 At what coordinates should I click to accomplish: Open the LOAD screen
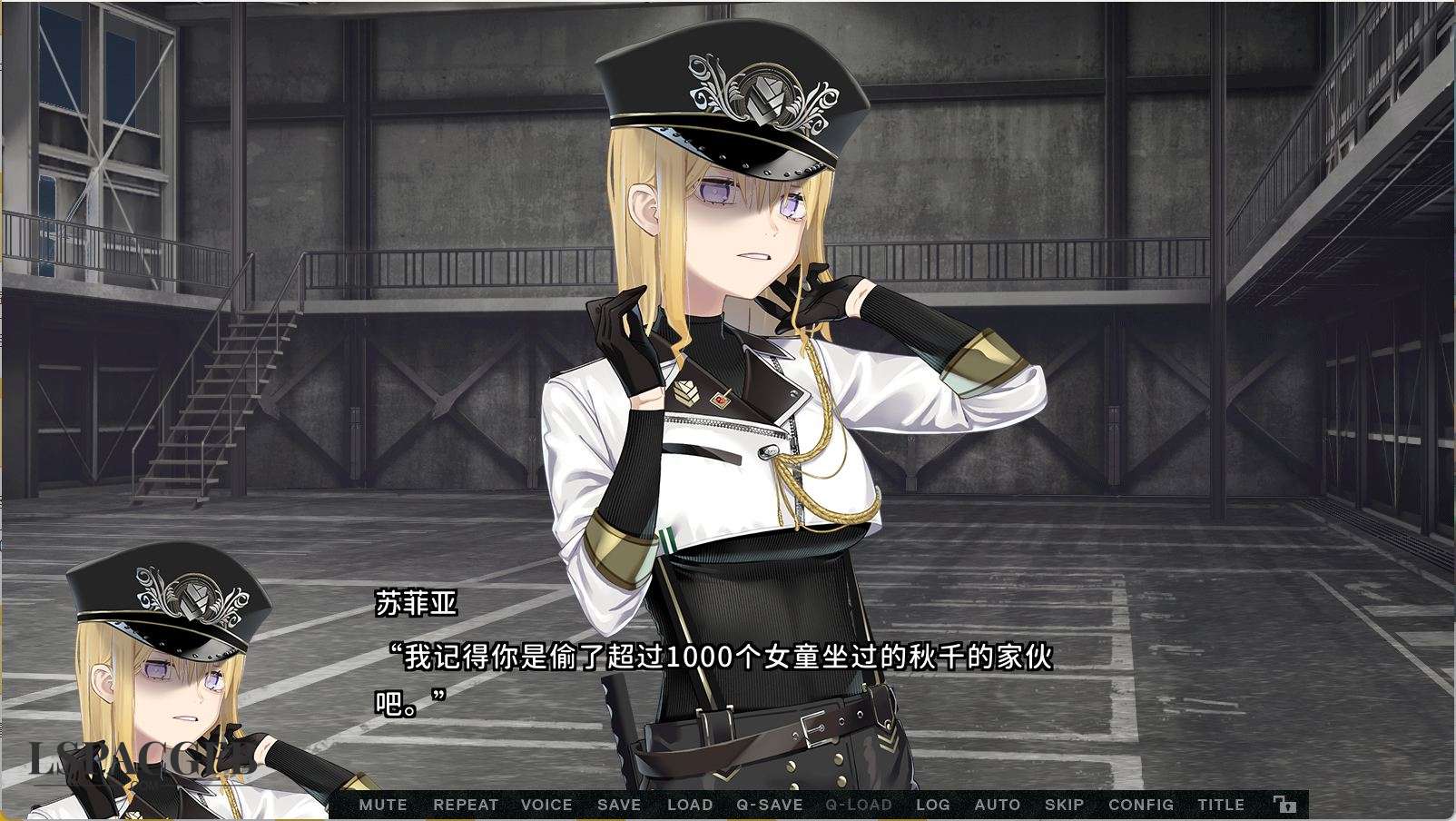point(689,805)
